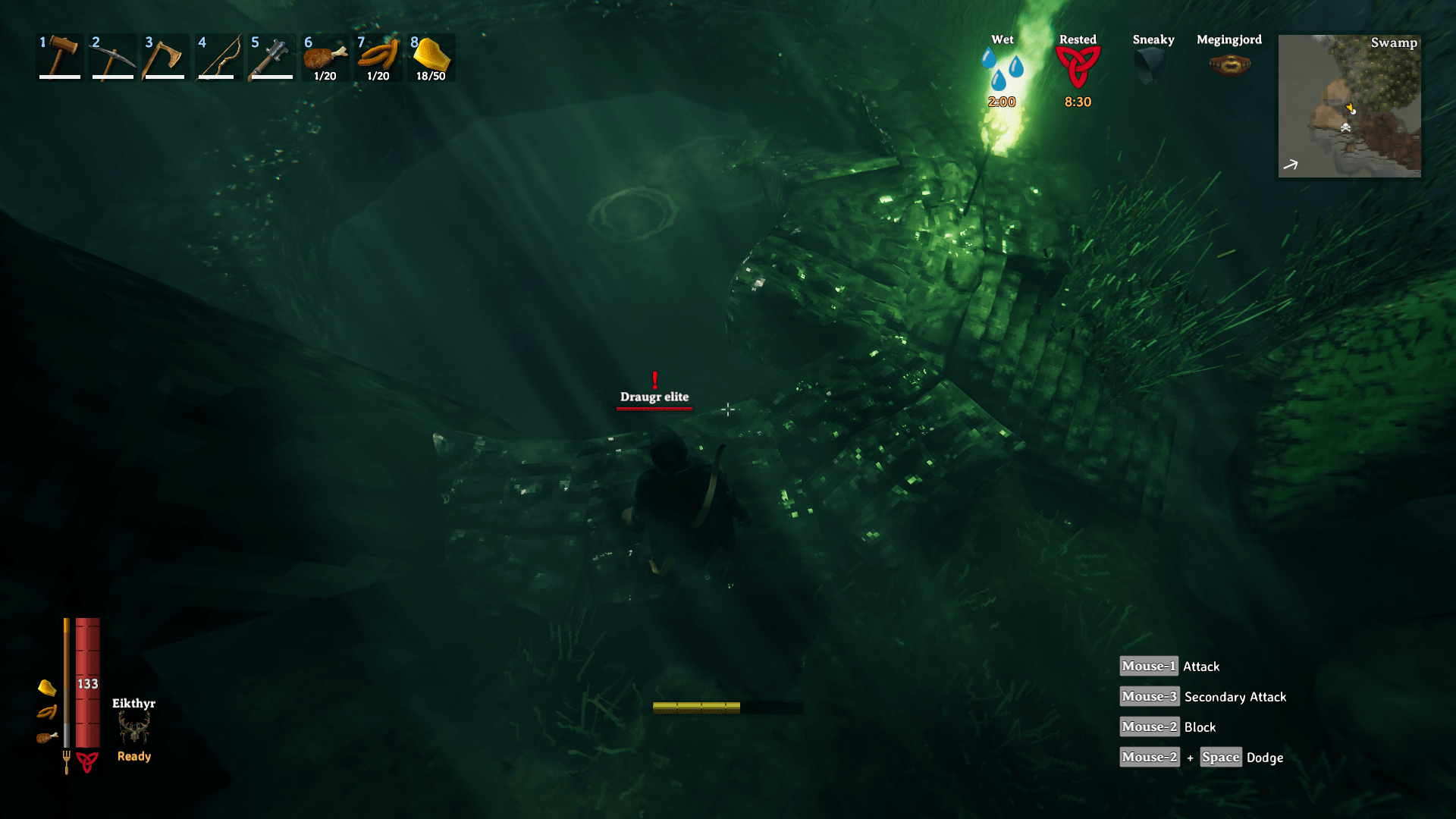Use the sausages in hotbar slot 7
Viewport: 1456px width, 819px height.
click(x=378, y=57)
